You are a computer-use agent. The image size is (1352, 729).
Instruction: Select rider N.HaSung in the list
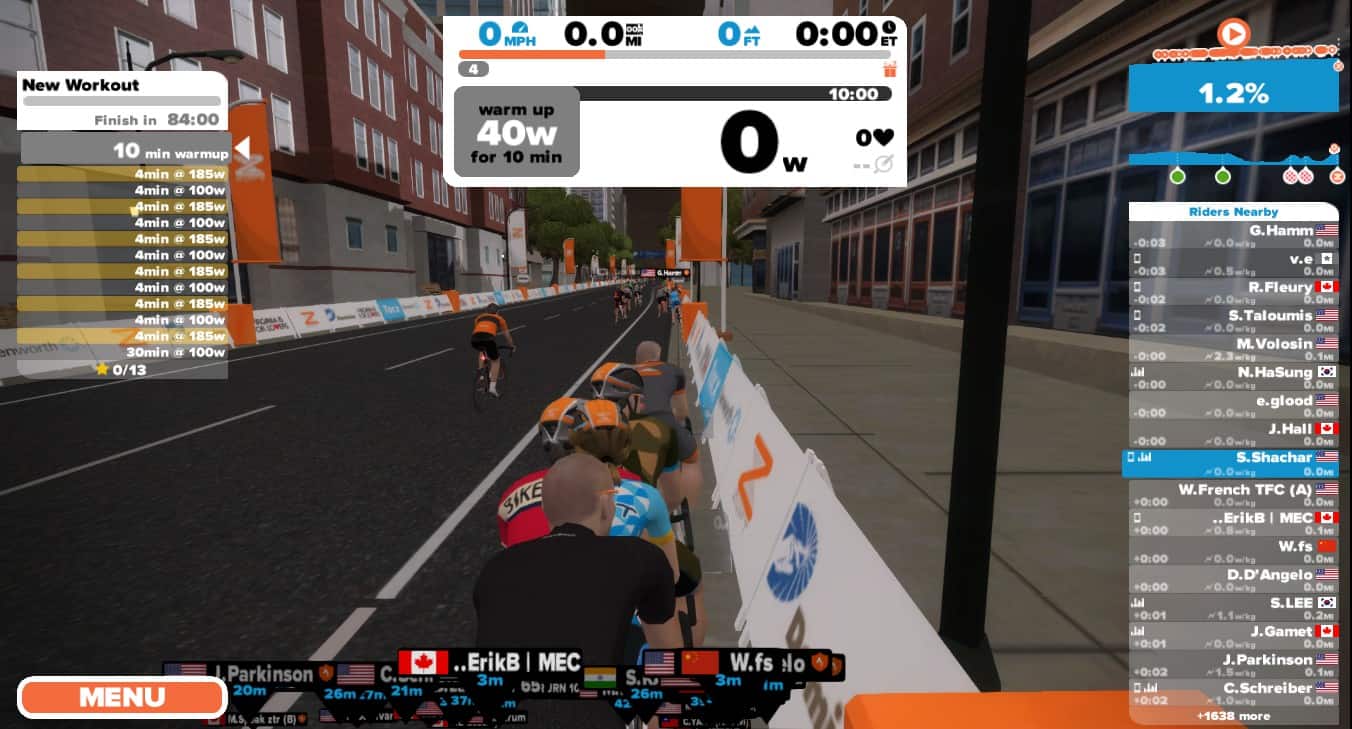[1233, 377]
